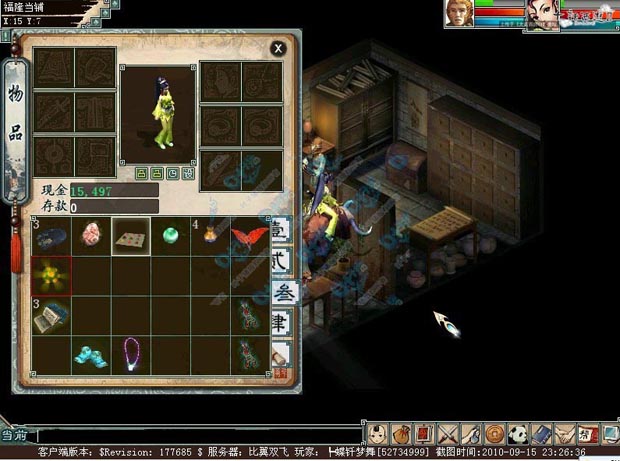The height and width of the screenshot is (461, 620).
Task: Switch to inventory page 贰
Action: click(x=281, y=263)
